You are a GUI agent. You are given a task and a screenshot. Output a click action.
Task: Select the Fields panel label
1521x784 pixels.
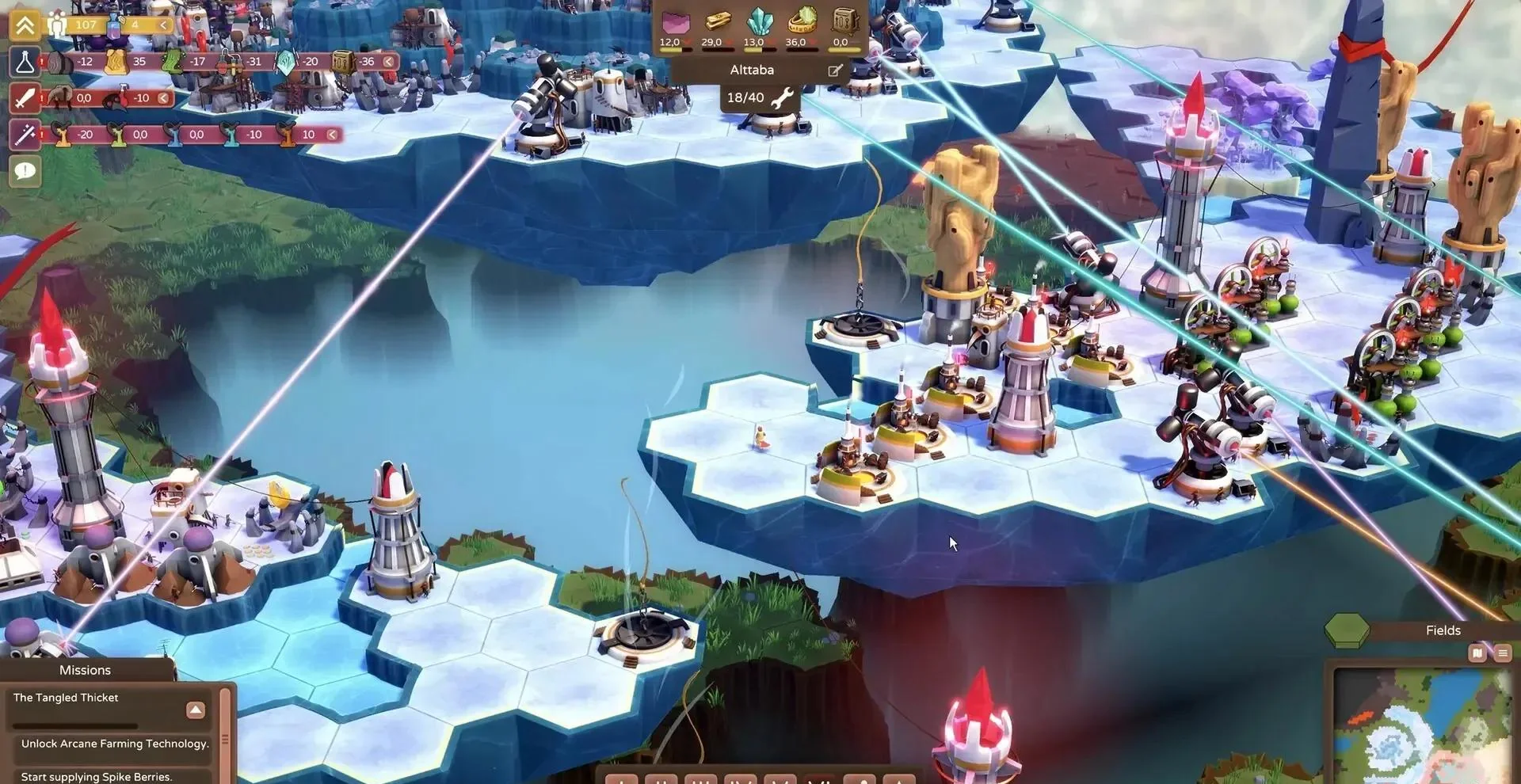(1444, 630)
